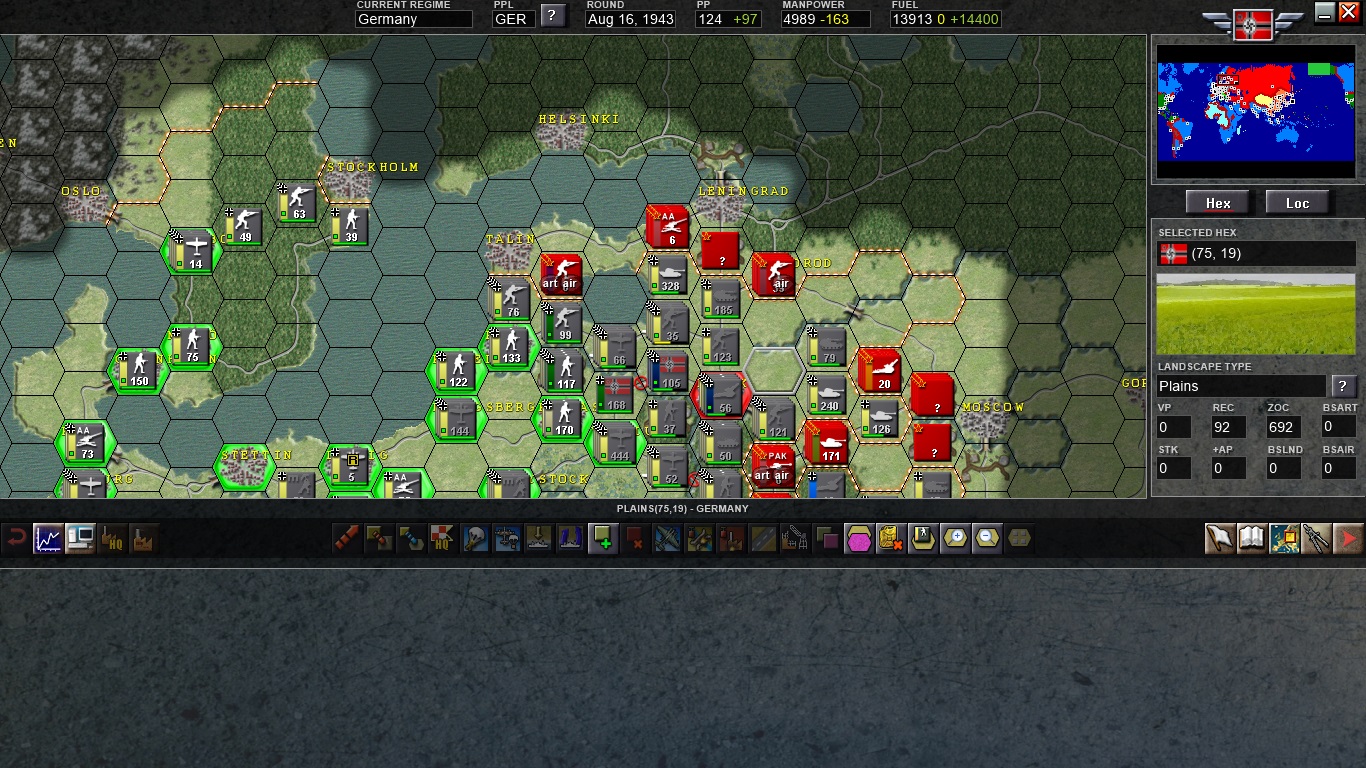Viewport: 1366px width, 768px height.
Task: Toggle the fuel canister indicator icon
Action: [891, 538]
